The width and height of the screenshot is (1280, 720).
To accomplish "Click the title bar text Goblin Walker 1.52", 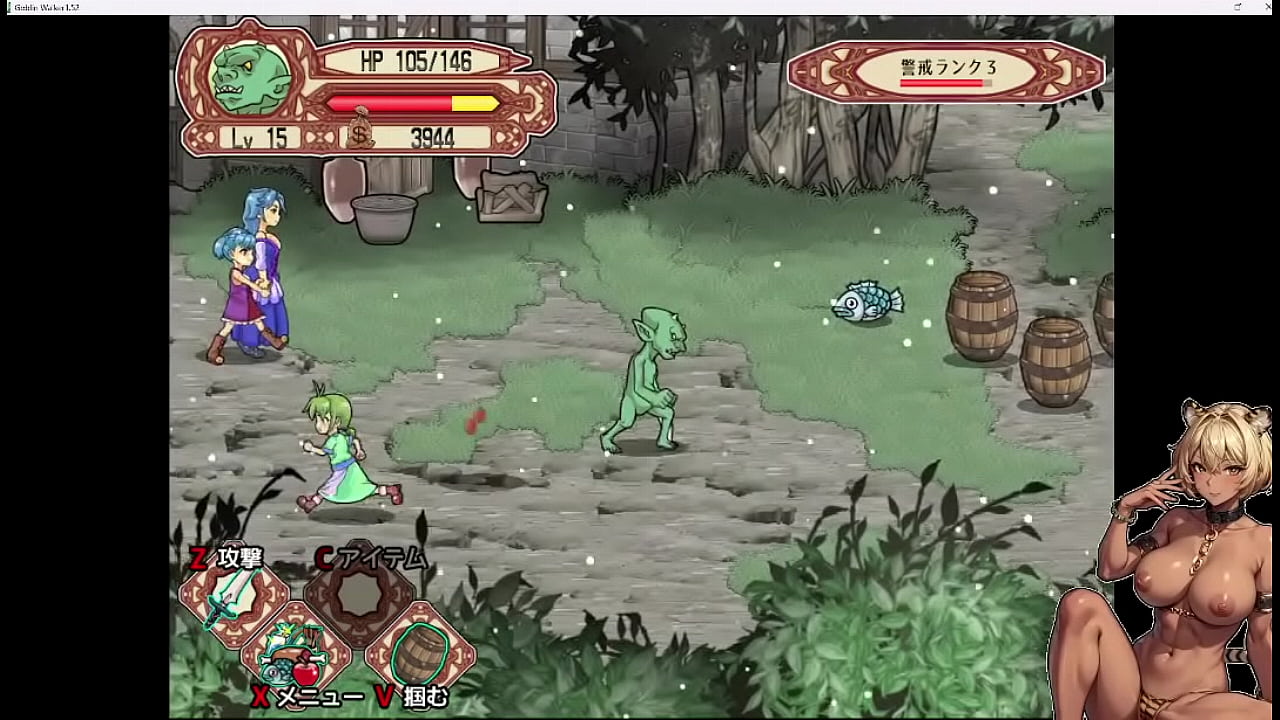I will tap(45, 5).
